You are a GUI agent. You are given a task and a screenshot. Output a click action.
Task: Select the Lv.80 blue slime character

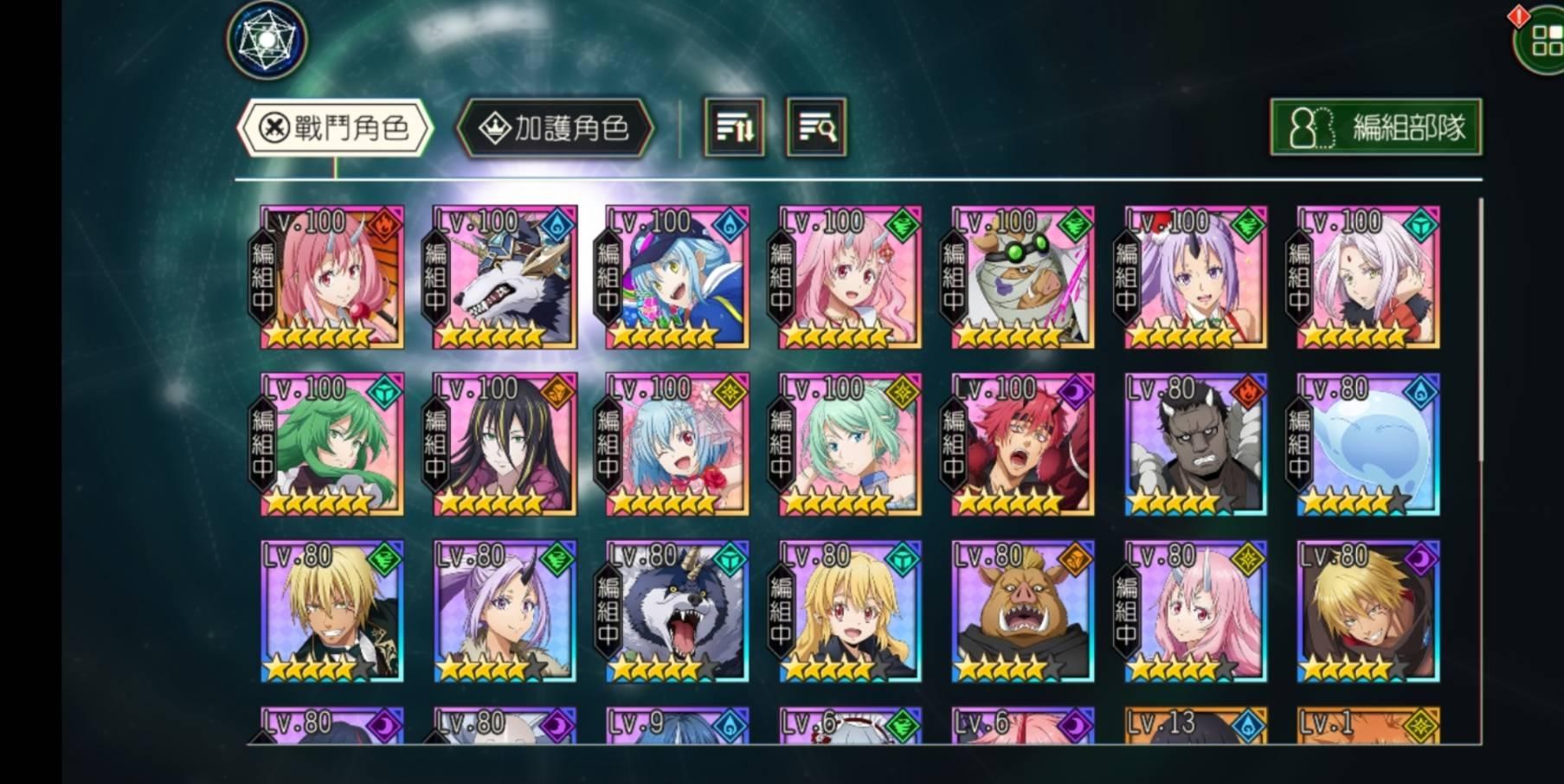[x=1368, y=445]
